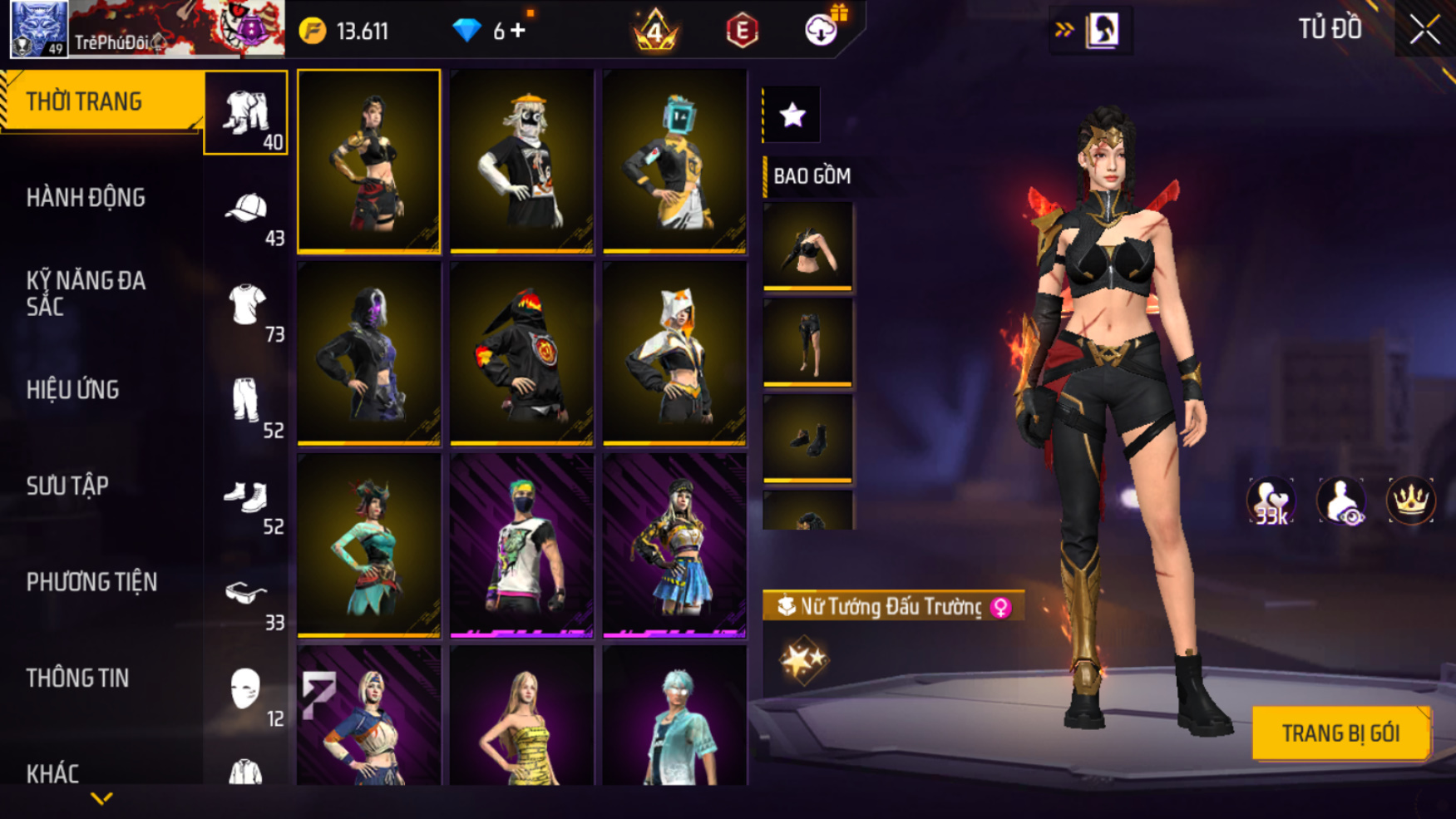Select the fox hood outfit thumbnail
The image size is (1456, 819).
pyautogui.click(x=674, y=353)
